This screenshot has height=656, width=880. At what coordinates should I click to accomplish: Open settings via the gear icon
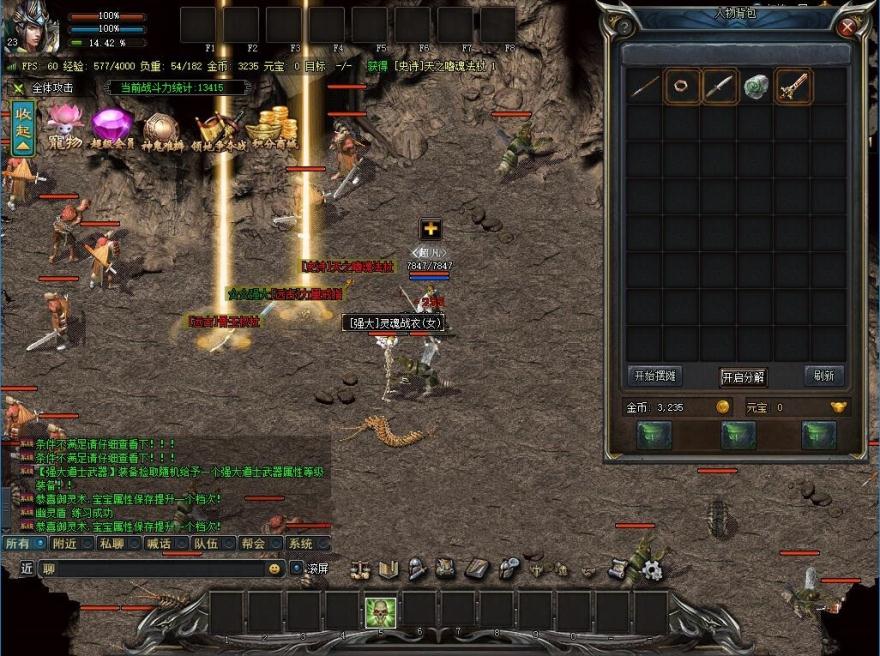pos(652,570)
